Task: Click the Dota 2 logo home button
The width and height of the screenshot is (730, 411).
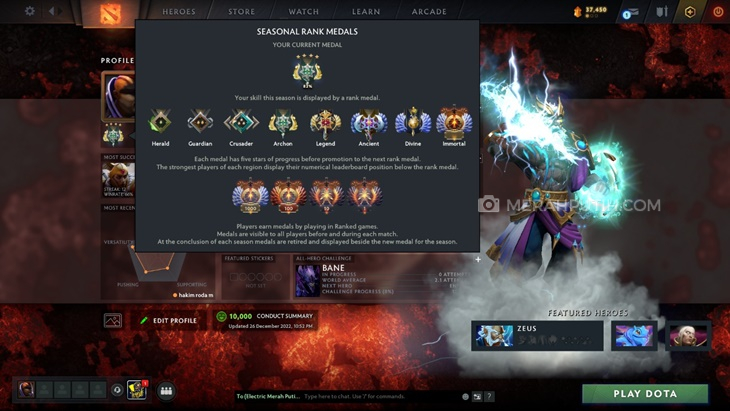Action: 108,13
